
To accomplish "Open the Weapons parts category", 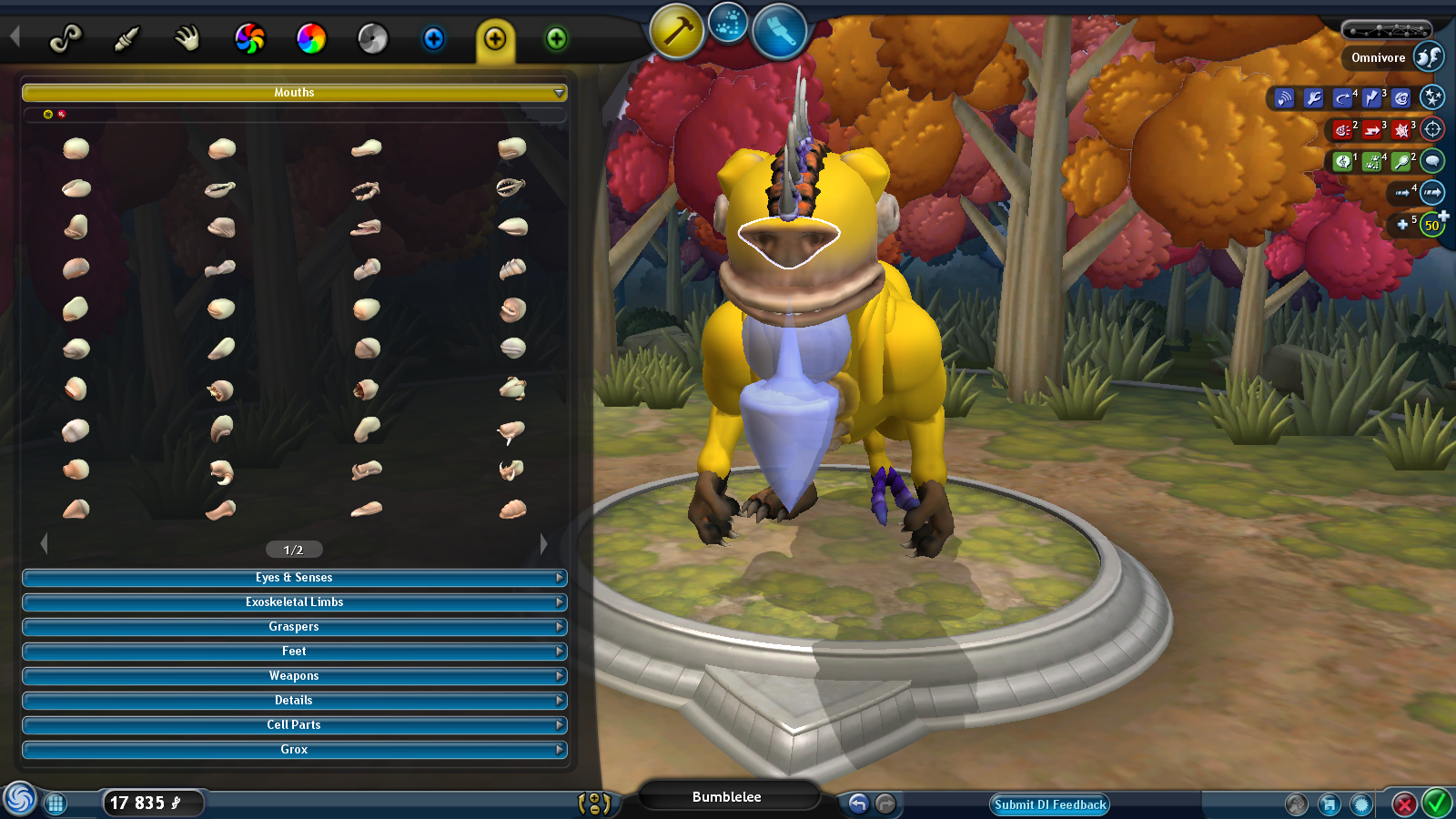I will pyautogui.click(x=294, y=676).
